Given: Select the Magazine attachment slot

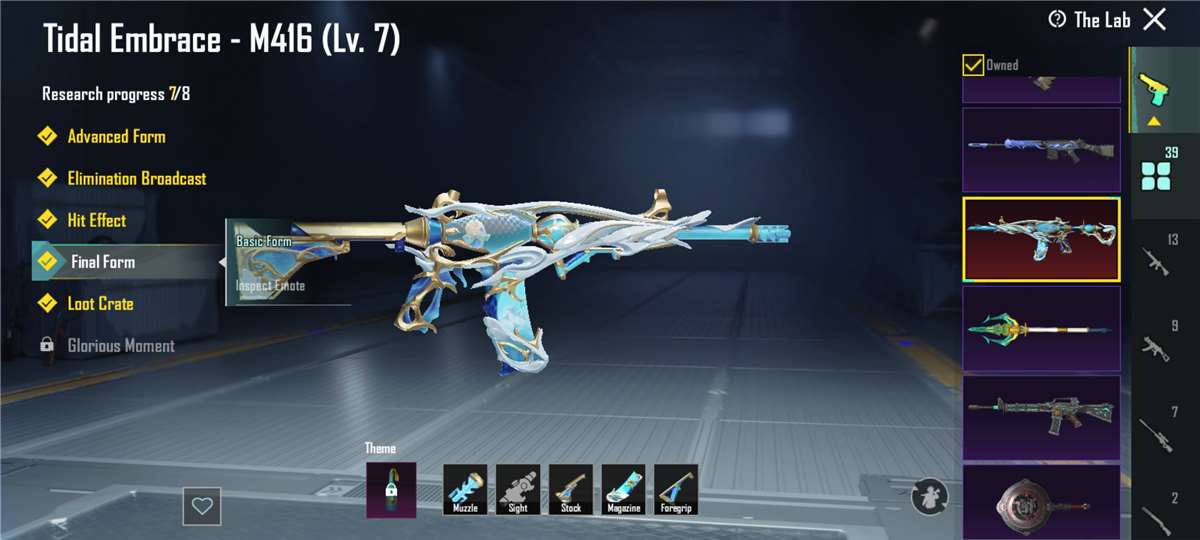Looking at the screenshot, I should (x=623, y=490).
